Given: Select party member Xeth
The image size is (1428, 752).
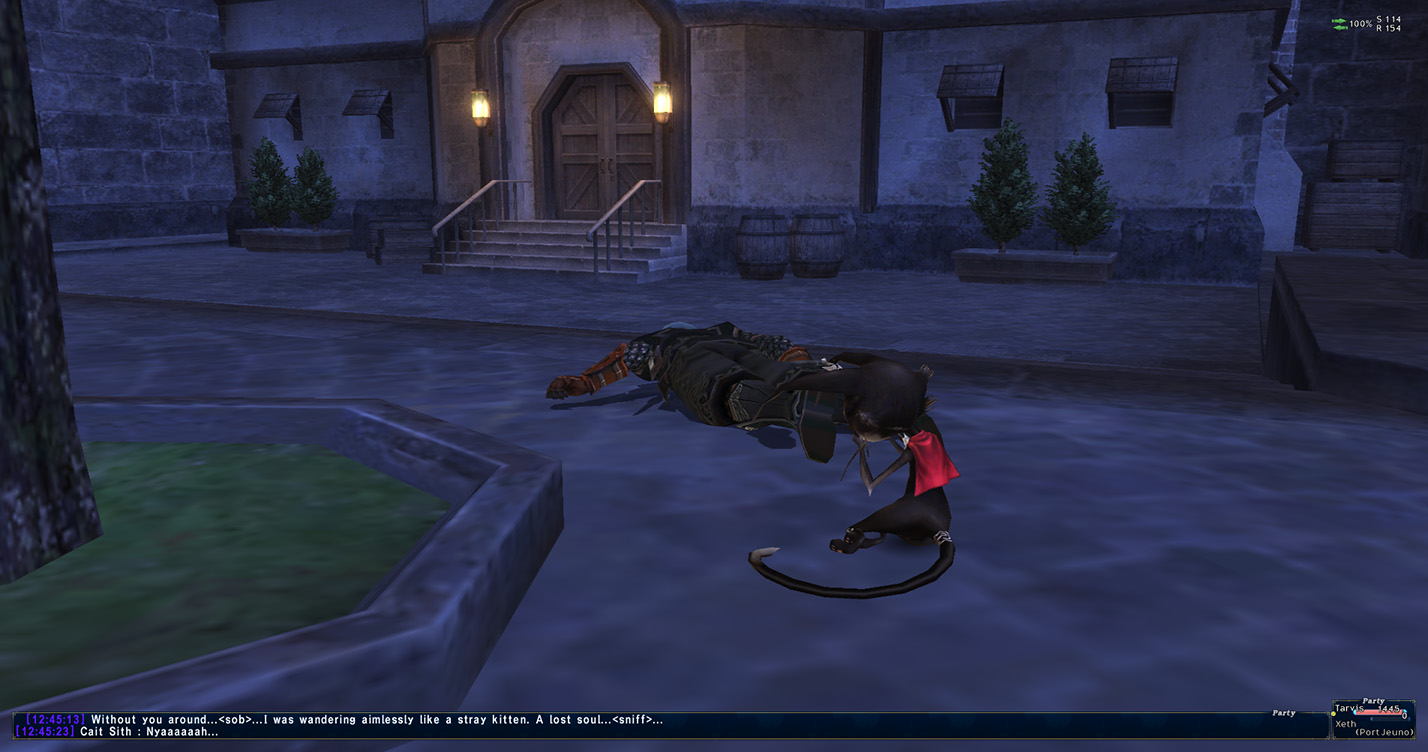Looking at the screenshot, I should click(1347, 723).
